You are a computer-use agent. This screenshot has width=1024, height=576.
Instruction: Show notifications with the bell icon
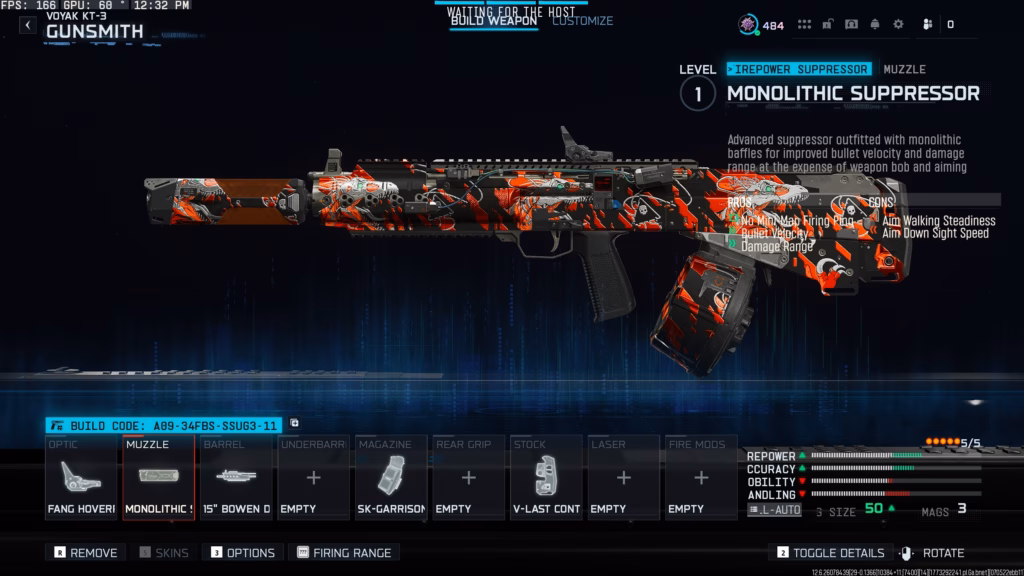pos(875,24)
